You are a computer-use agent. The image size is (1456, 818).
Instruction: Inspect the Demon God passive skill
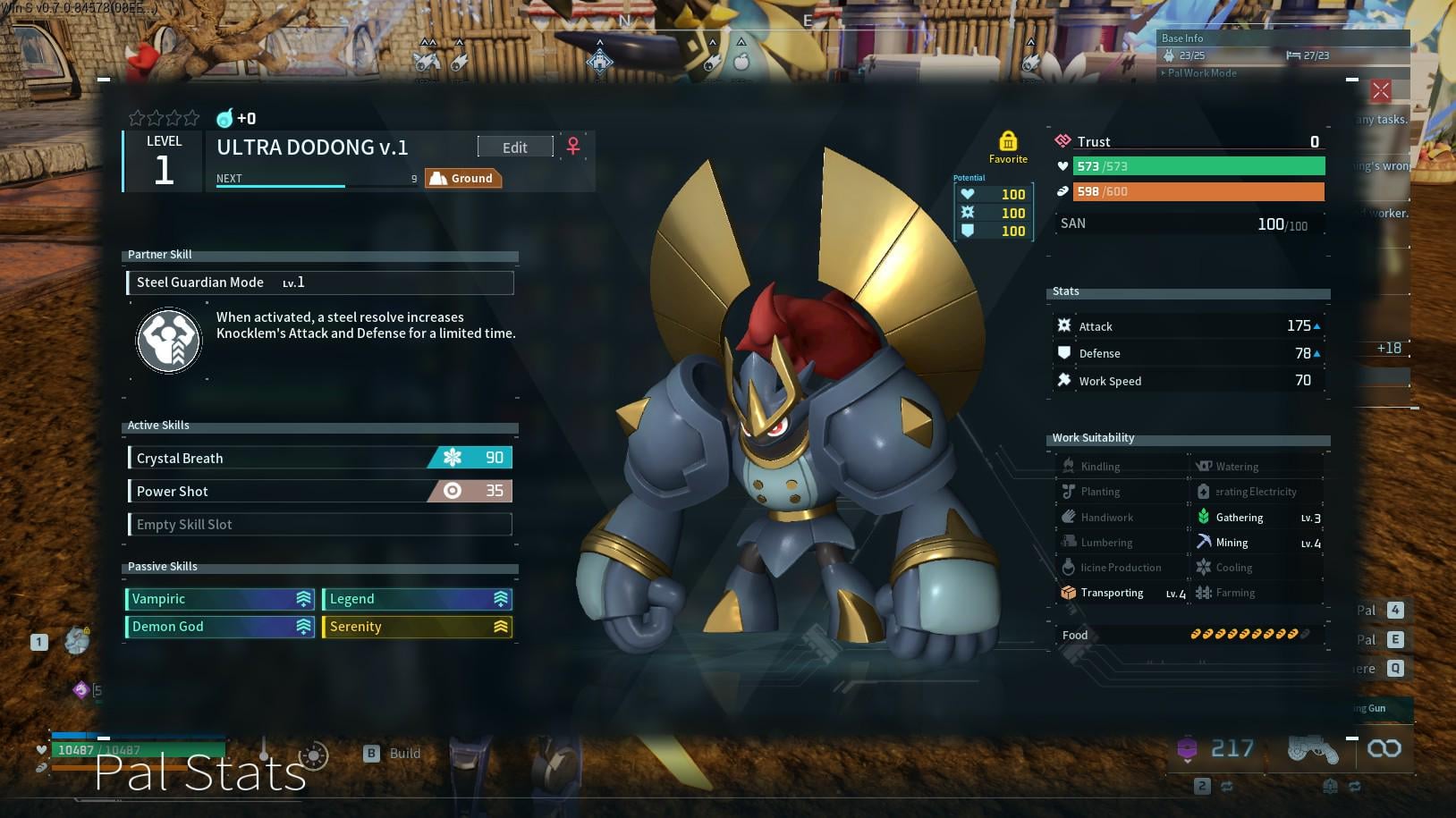(220, 627)
